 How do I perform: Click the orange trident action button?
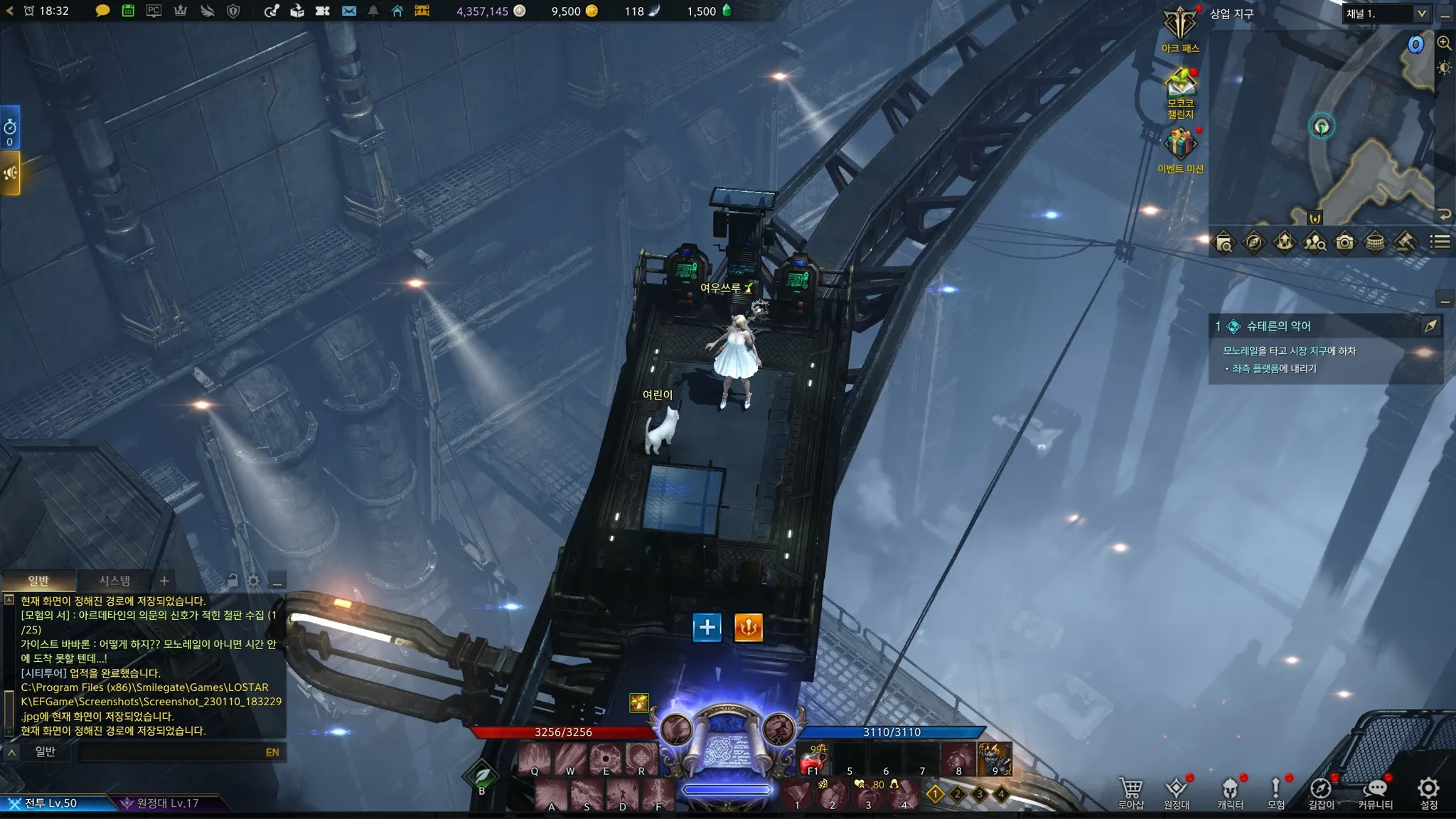(x=748, y=627)
